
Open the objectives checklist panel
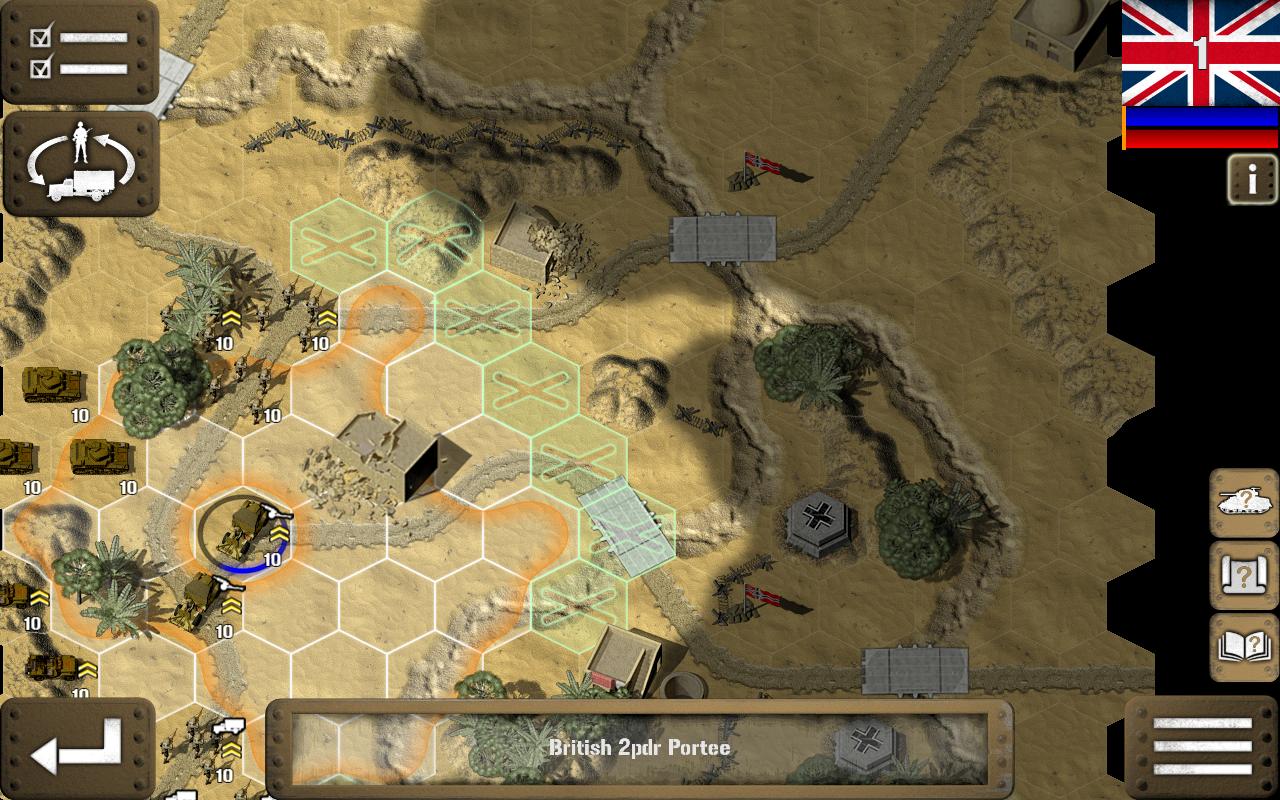(x=79, y=52)
